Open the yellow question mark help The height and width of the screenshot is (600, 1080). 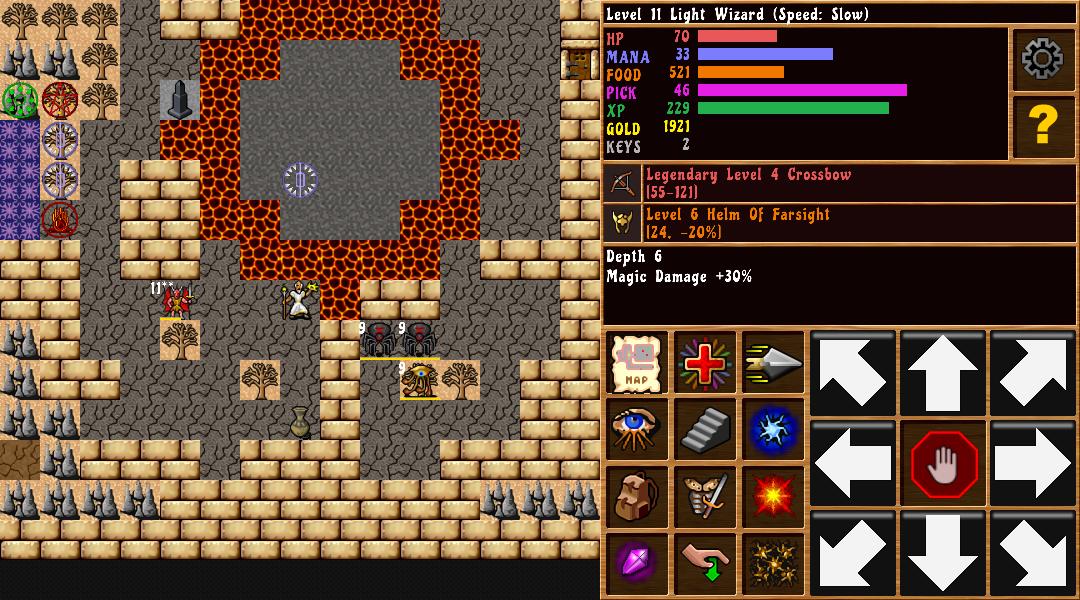[1043, 126]
